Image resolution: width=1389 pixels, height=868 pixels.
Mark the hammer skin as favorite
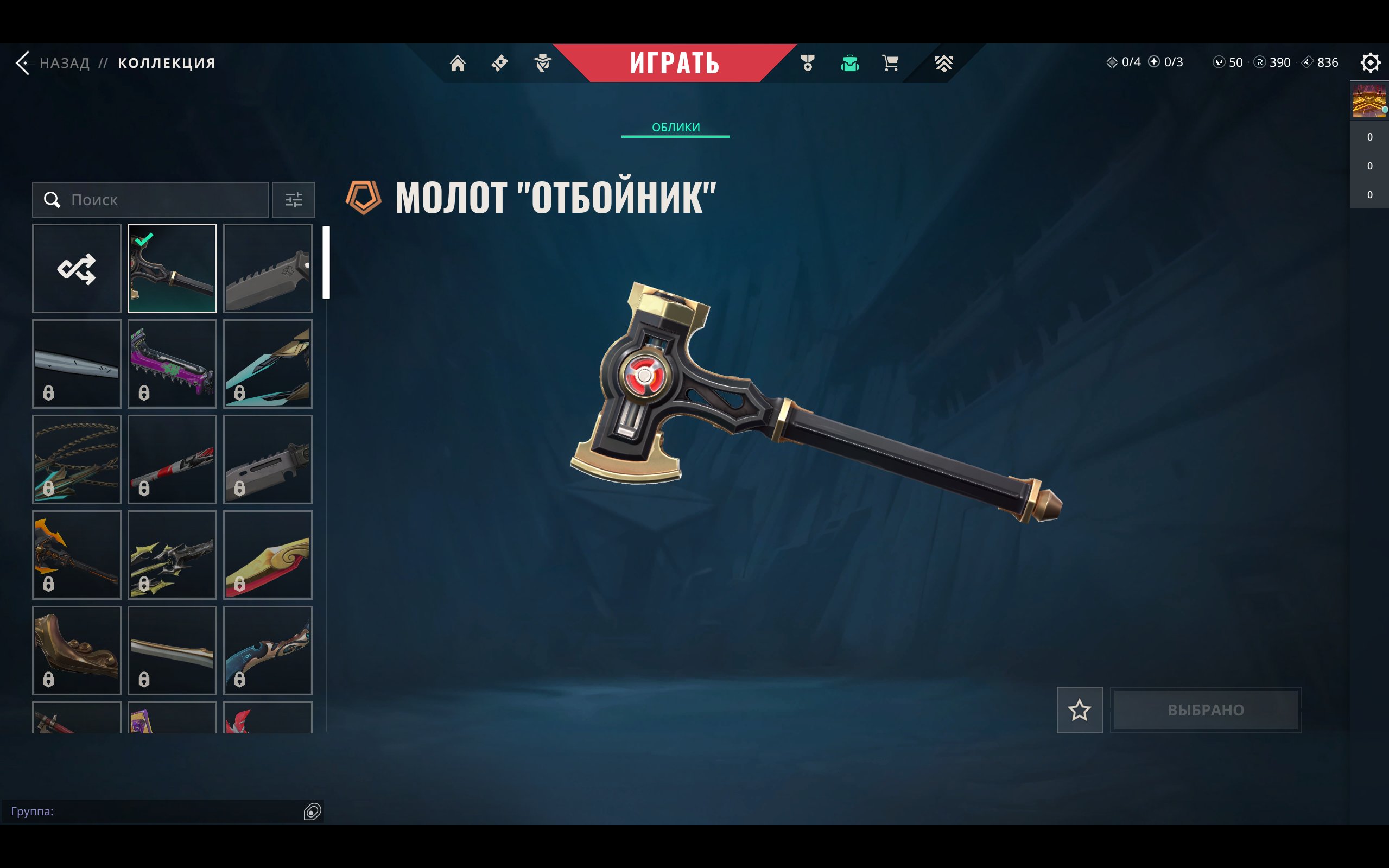tap(1079, 710)
